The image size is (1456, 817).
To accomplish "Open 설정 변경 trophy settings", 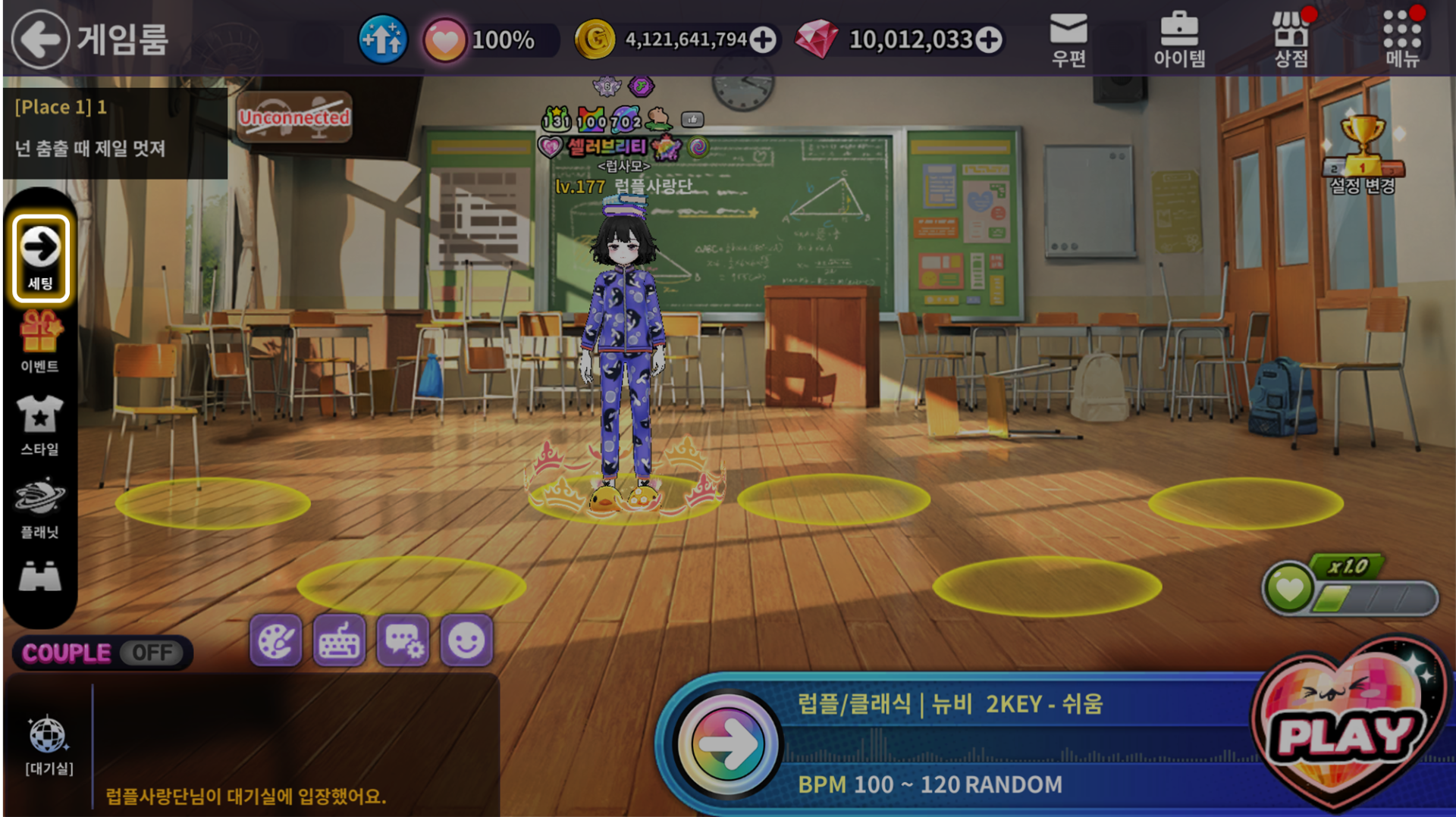I will pyautogui.click(x=1363, y=155).
